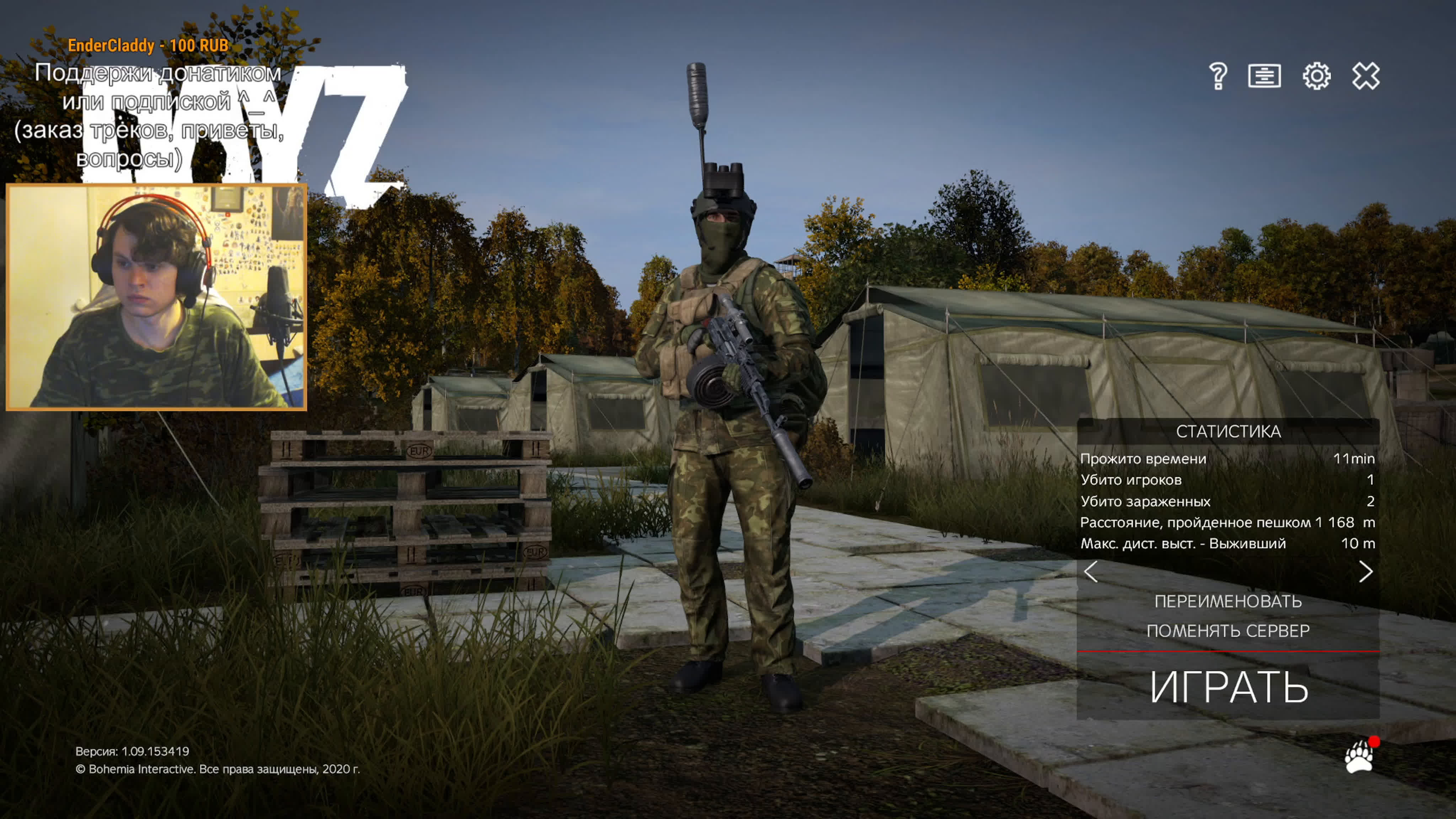
Task: Open the question mark help icon
Action: 1217,76
